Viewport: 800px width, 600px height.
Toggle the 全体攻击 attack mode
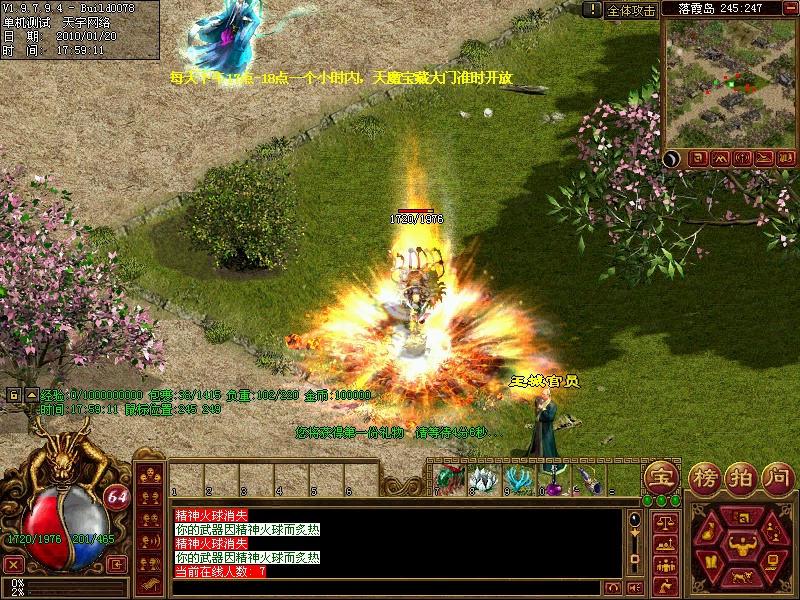pos(631,10)
